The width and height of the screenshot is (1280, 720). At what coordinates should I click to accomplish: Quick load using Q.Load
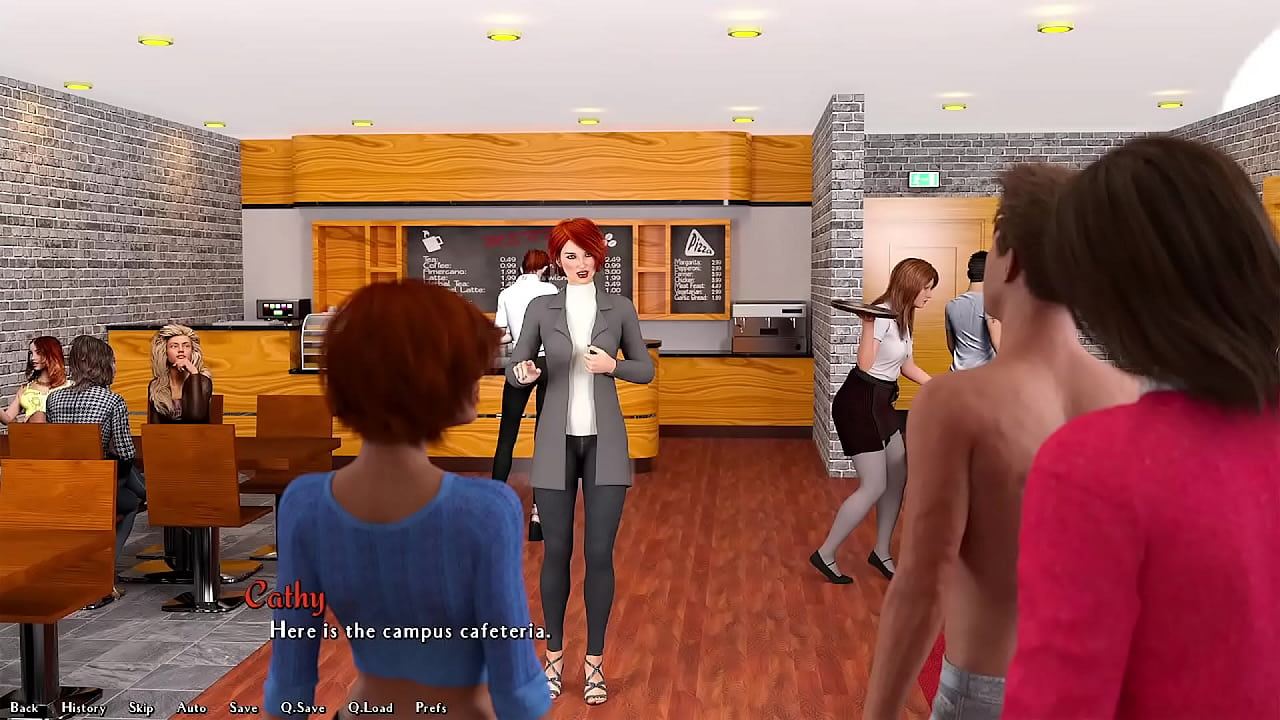point(371,707)
